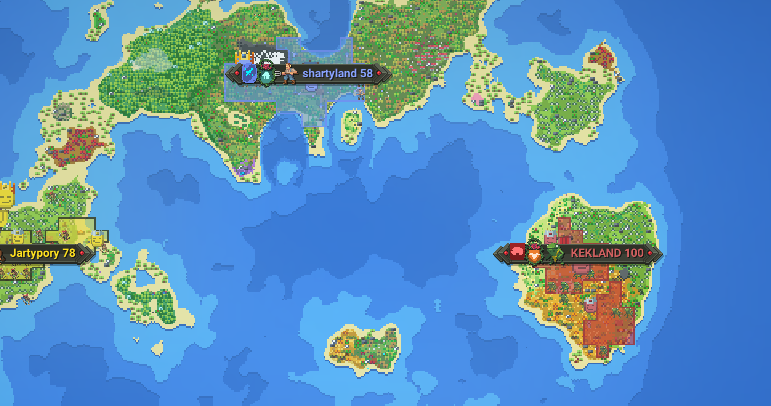Click KEKLAND's red banner emblem
771x406 pixels.
[517, 253]
